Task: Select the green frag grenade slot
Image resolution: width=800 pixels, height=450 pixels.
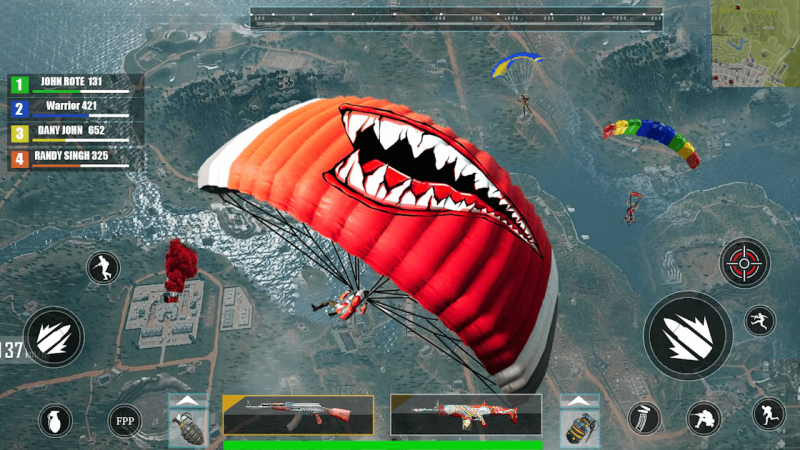Action: (x=188, y=427)
